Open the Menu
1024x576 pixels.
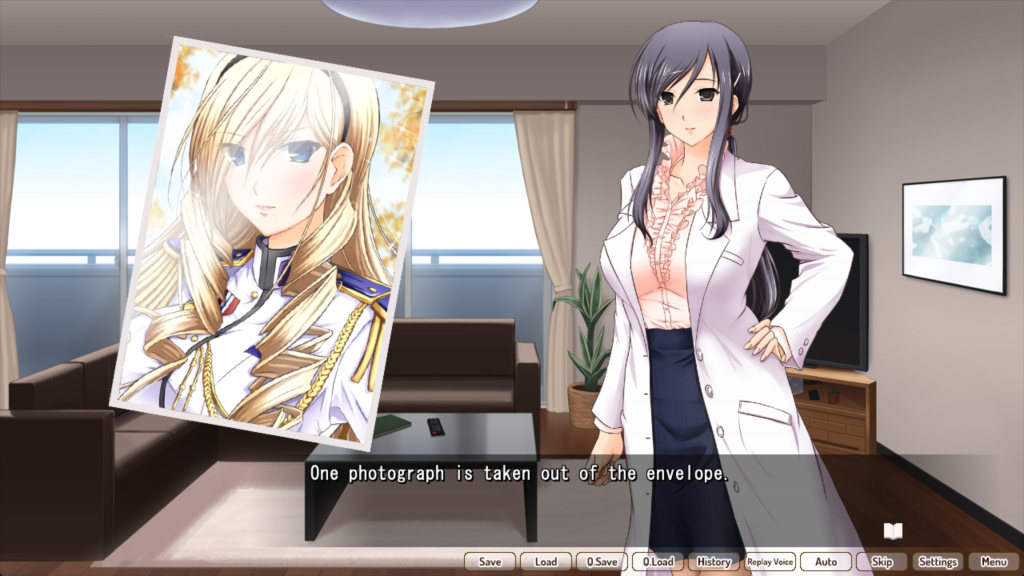coord(994,562)
